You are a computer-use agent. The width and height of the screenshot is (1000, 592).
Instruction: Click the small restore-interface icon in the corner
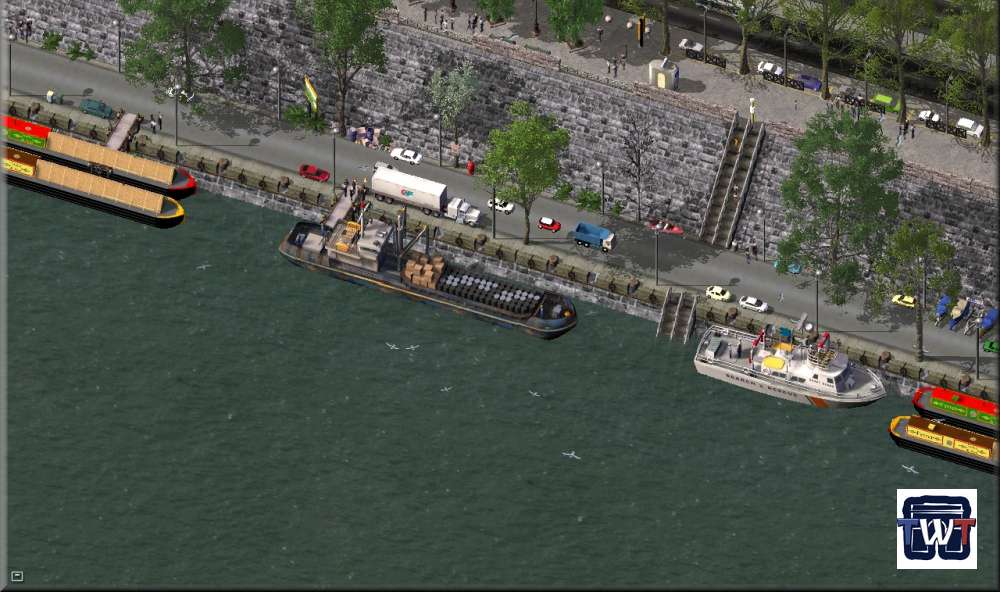pos(17,575)
